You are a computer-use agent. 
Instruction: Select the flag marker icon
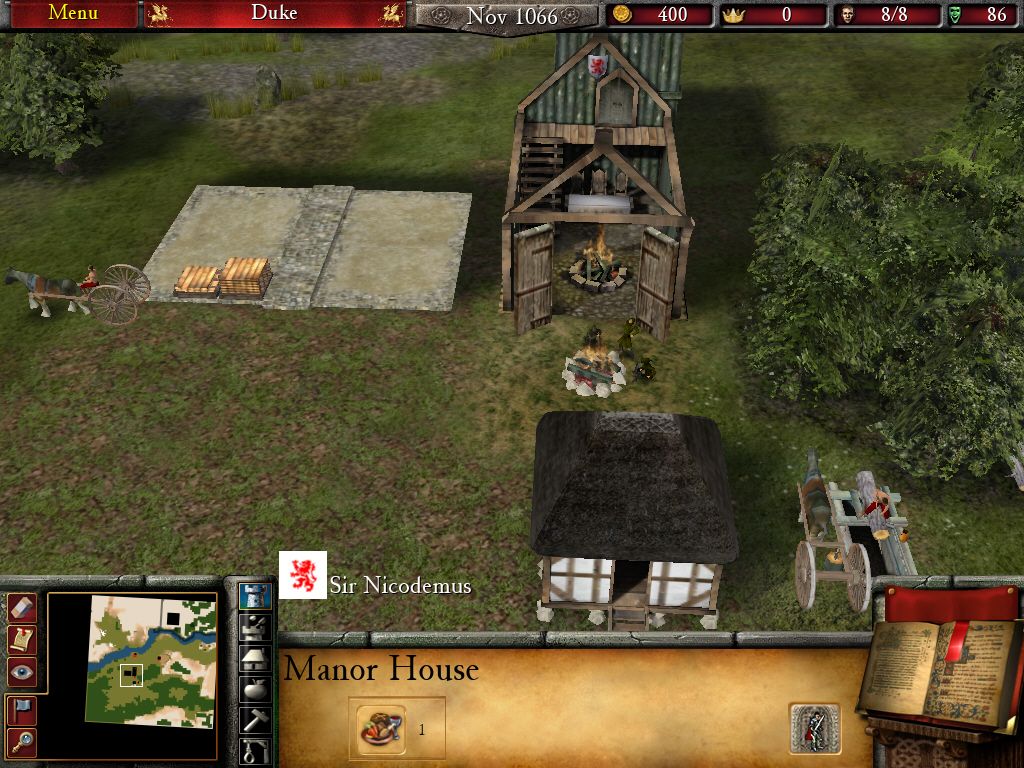click(22, 709)
